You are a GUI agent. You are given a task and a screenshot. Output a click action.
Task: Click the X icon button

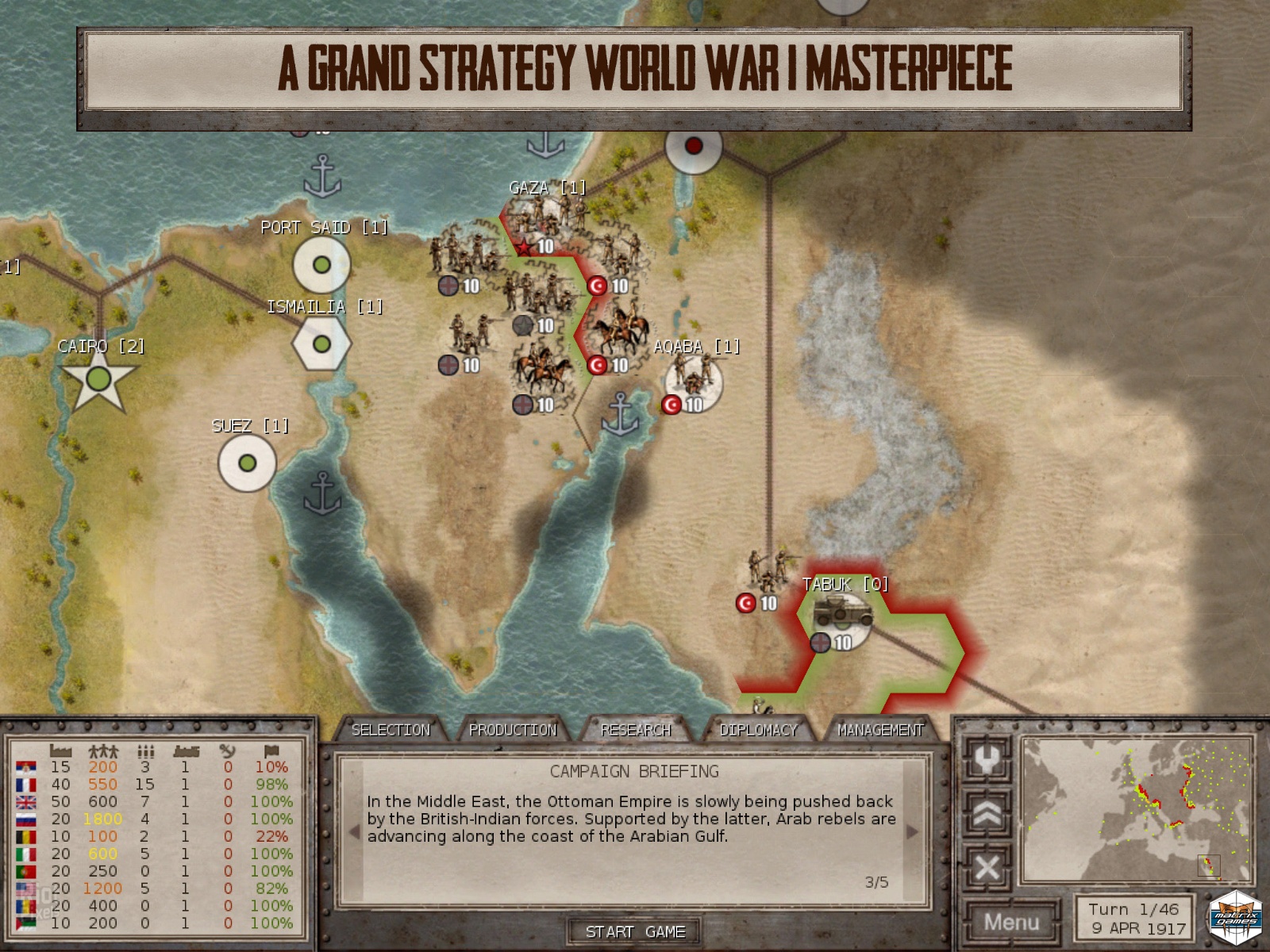pos(987,867)
